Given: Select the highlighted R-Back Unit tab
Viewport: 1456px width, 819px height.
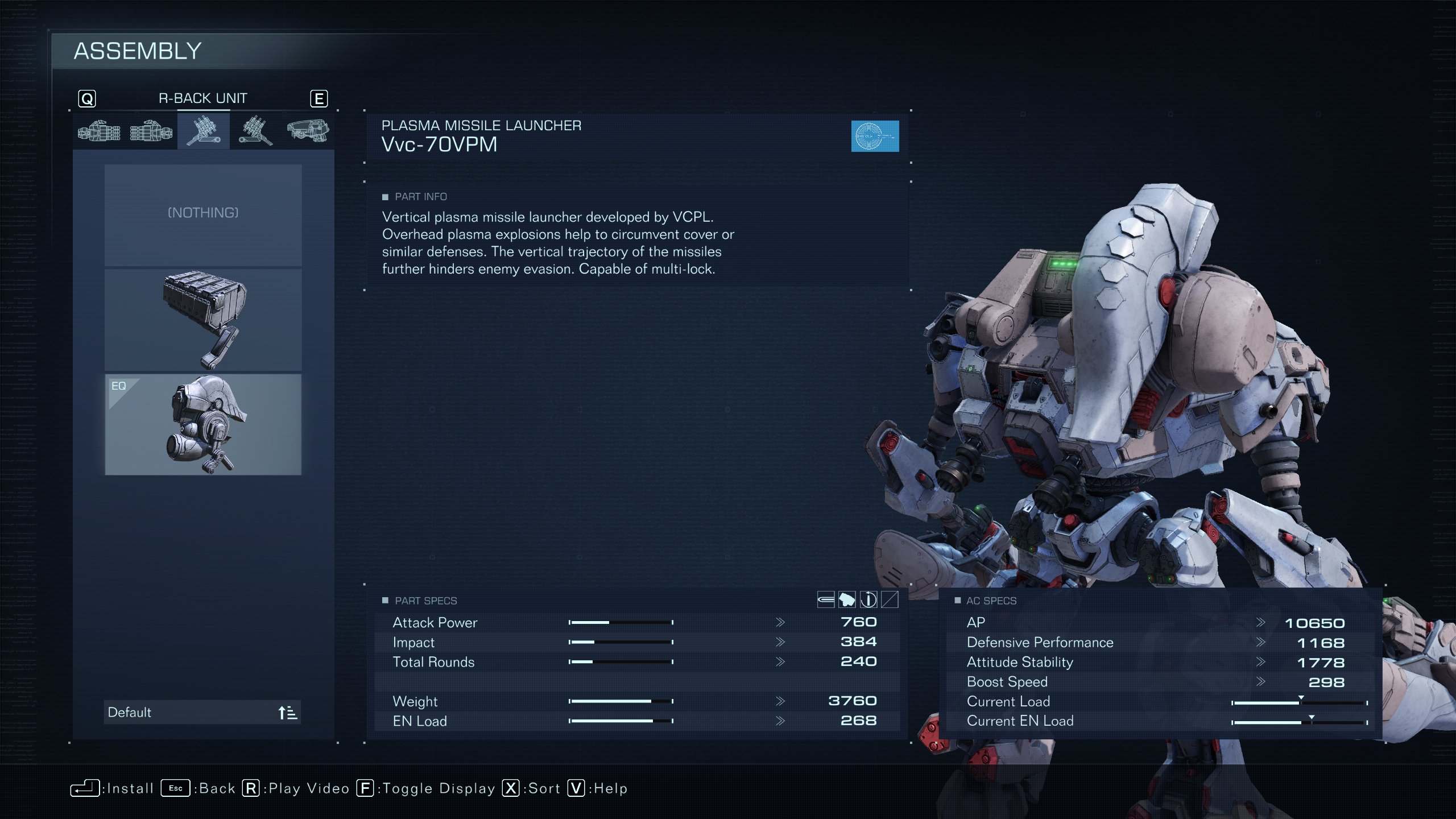Looking at the screenshot, I should point(204,131).
